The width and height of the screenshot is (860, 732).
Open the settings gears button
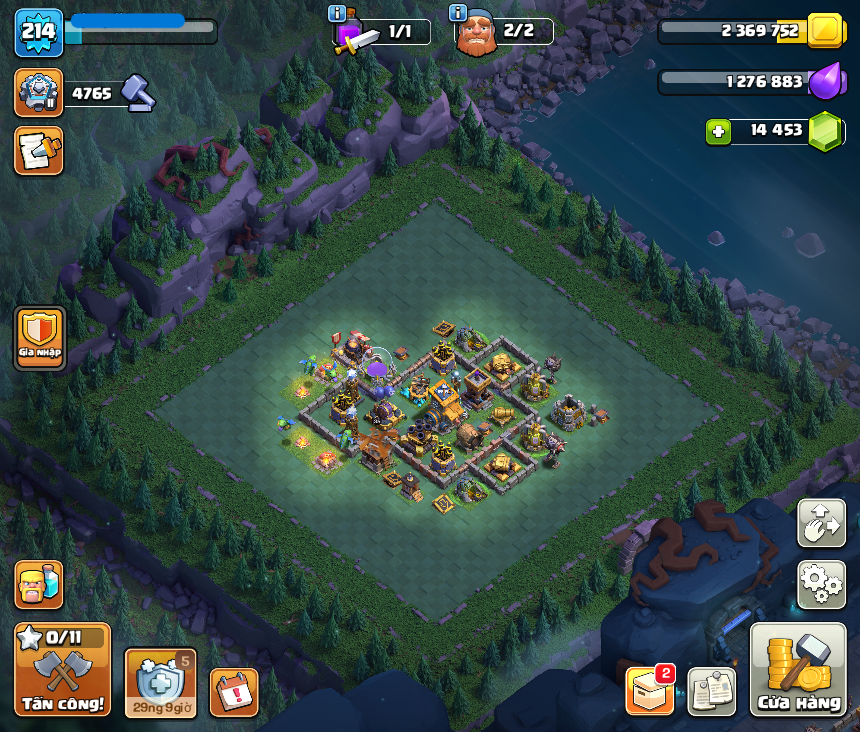point(821,584)
